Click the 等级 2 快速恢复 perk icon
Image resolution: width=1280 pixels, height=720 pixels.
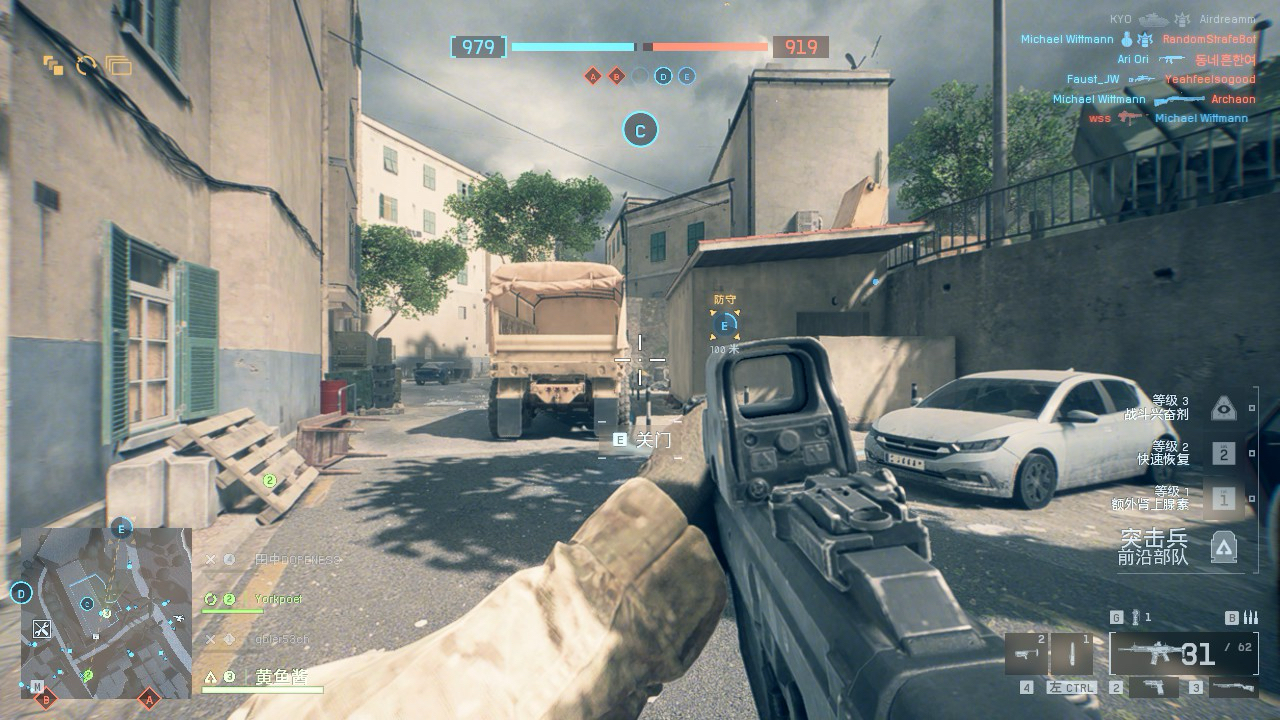click(x=1224, y=454)
